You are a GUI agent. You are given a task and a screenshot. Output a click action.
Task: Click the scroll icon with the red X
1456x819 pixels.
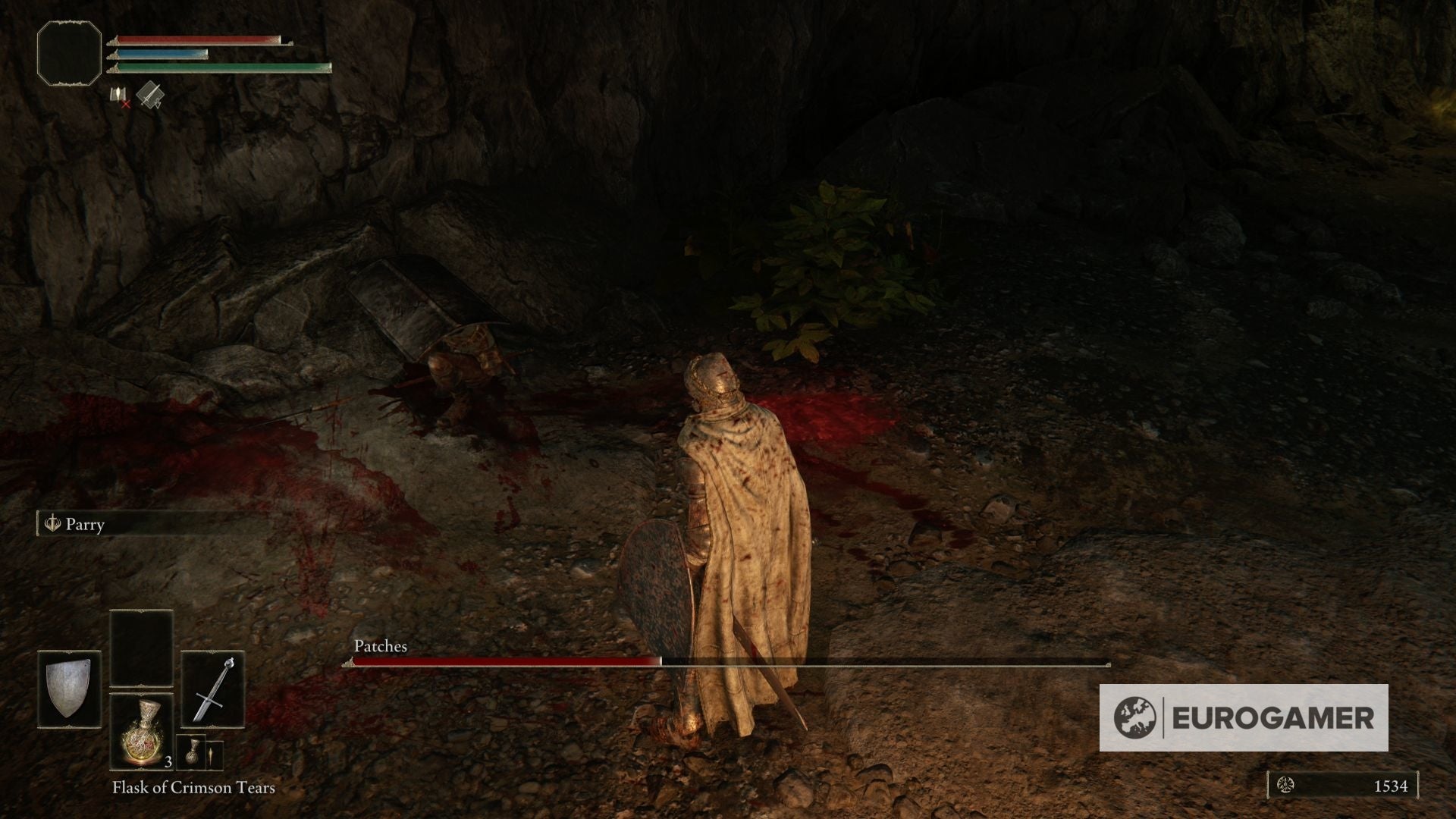(x=118, y=96)
